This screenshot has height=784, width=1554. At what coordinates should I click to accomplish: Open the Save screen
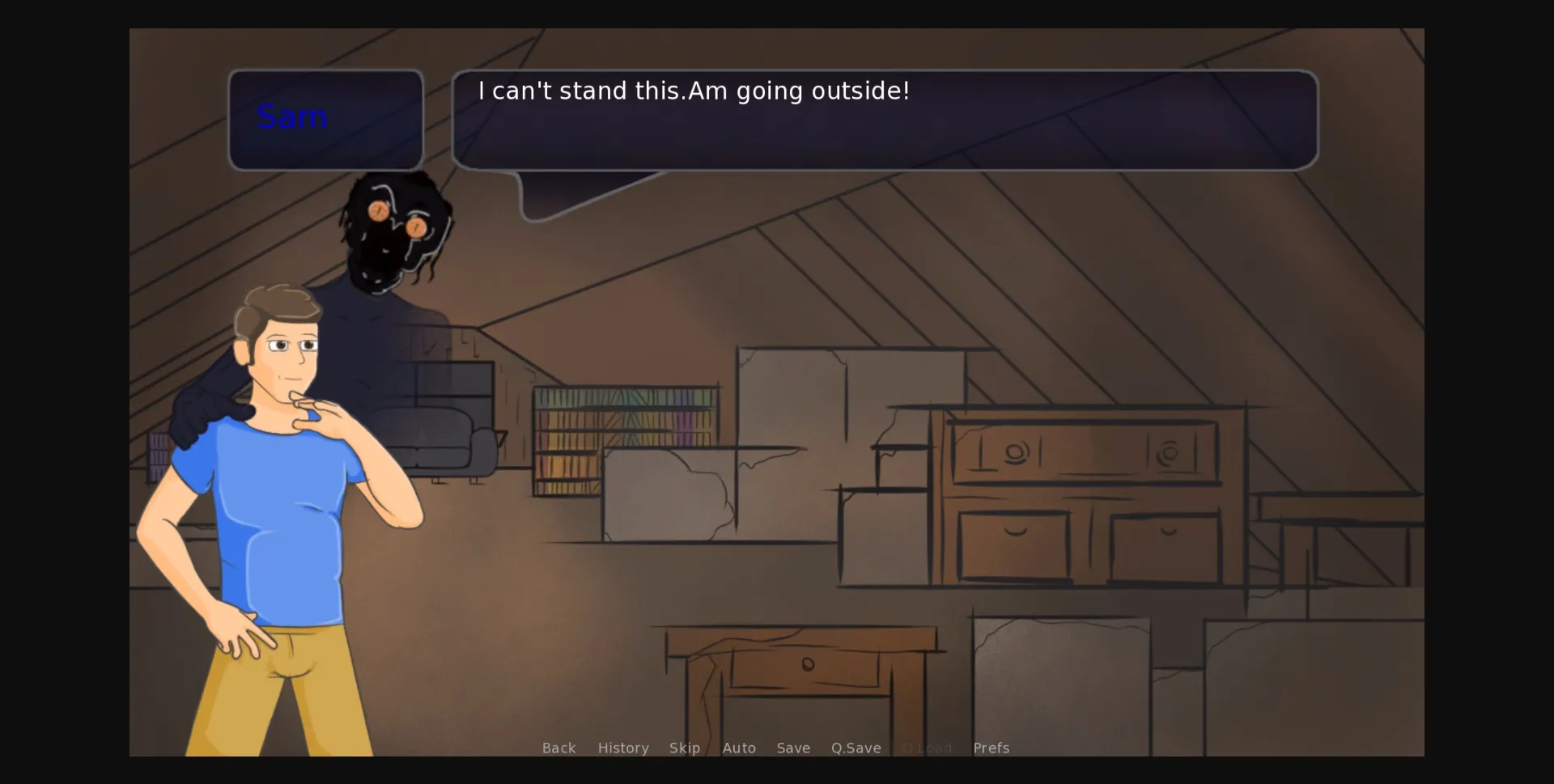pyautogui.click(x=792, y=748)
